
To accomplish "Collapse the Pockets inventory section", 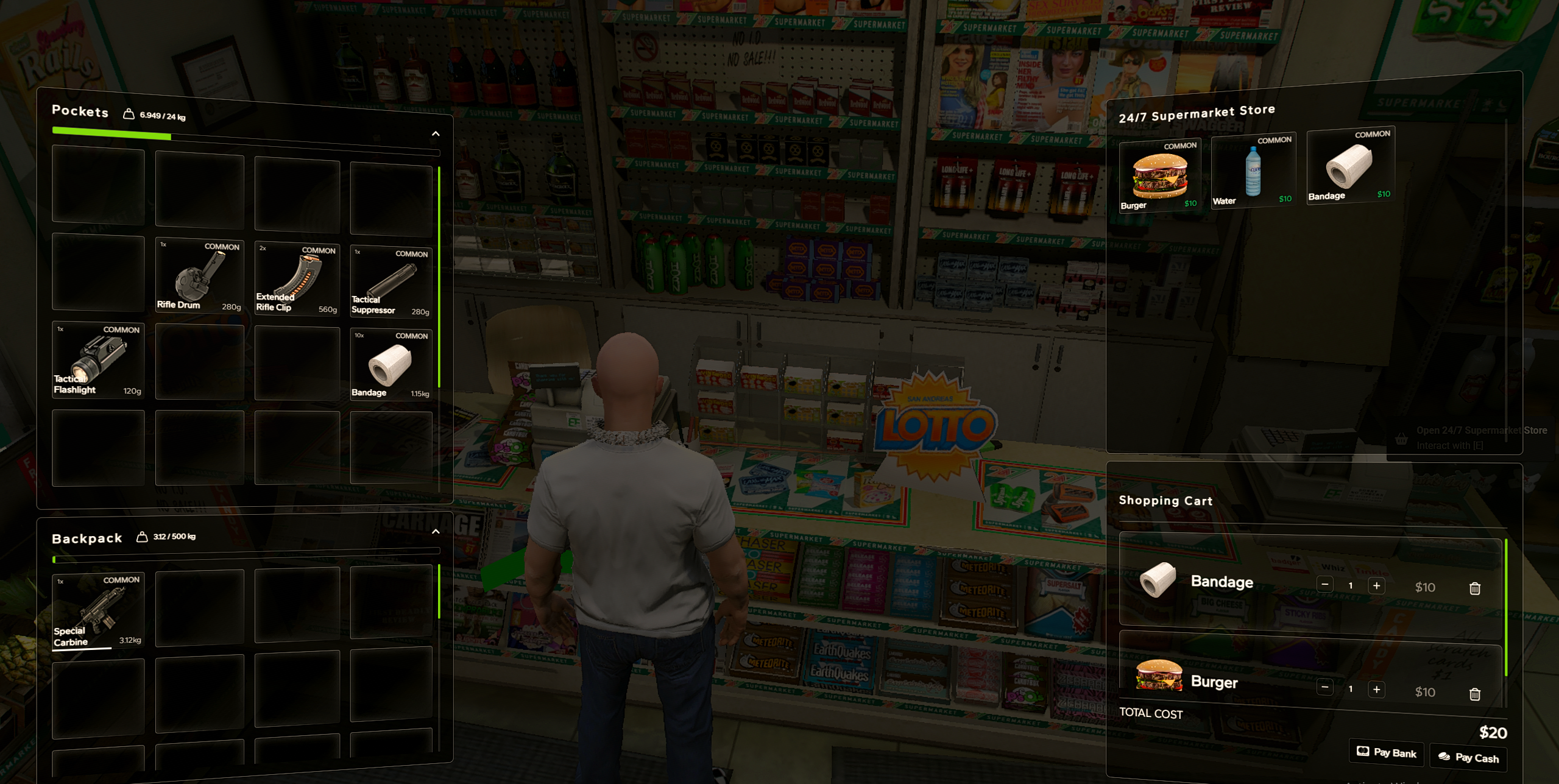I will tap(436, 133).
